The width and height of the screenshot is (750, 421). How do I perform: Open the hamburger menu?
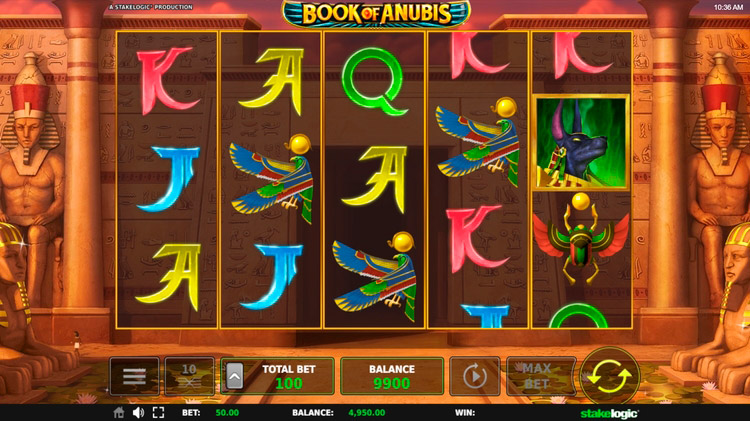point(134,376)
